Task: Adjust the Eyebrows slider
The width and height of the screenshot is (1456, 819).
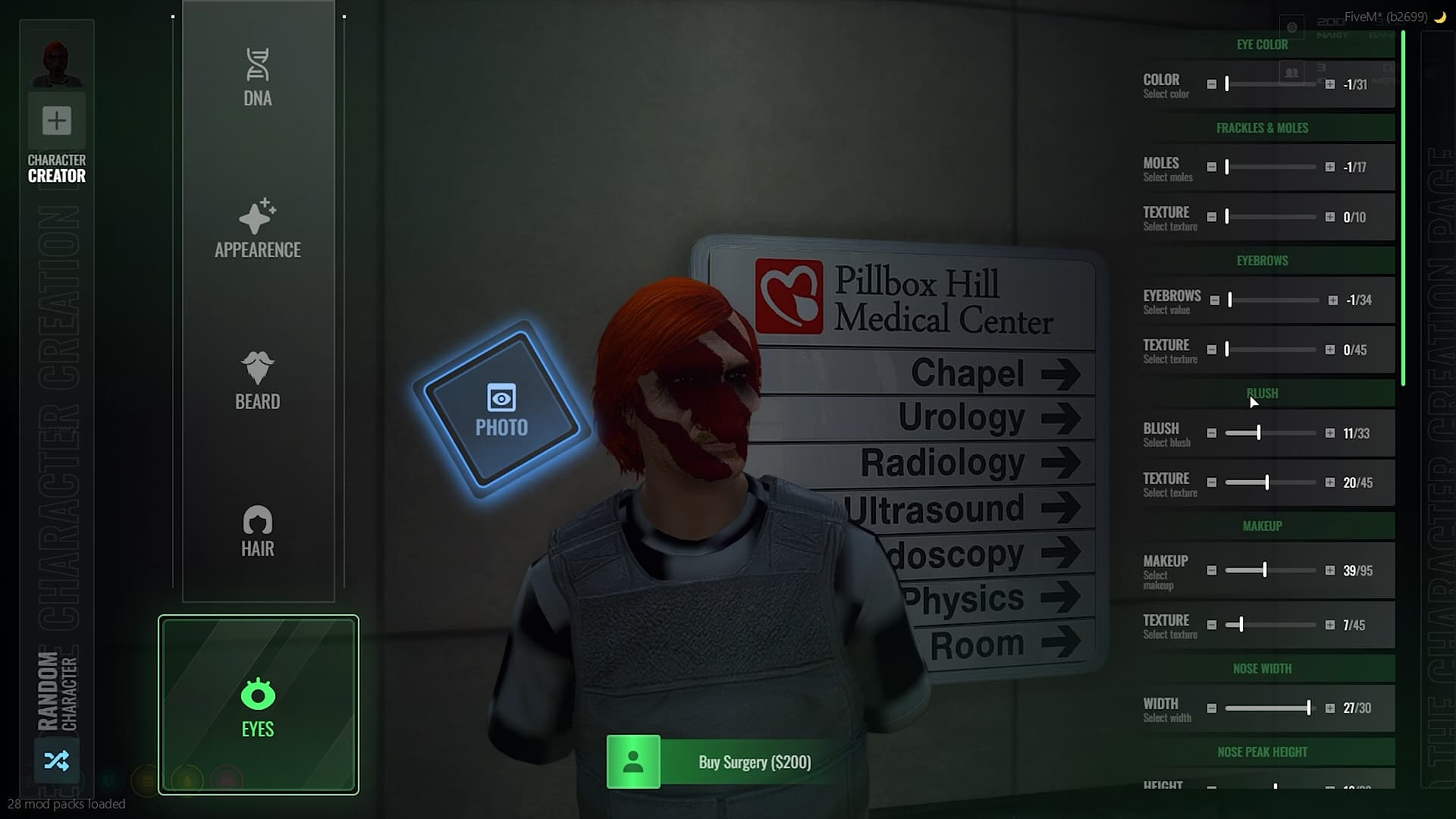Action: point(1274,300)
